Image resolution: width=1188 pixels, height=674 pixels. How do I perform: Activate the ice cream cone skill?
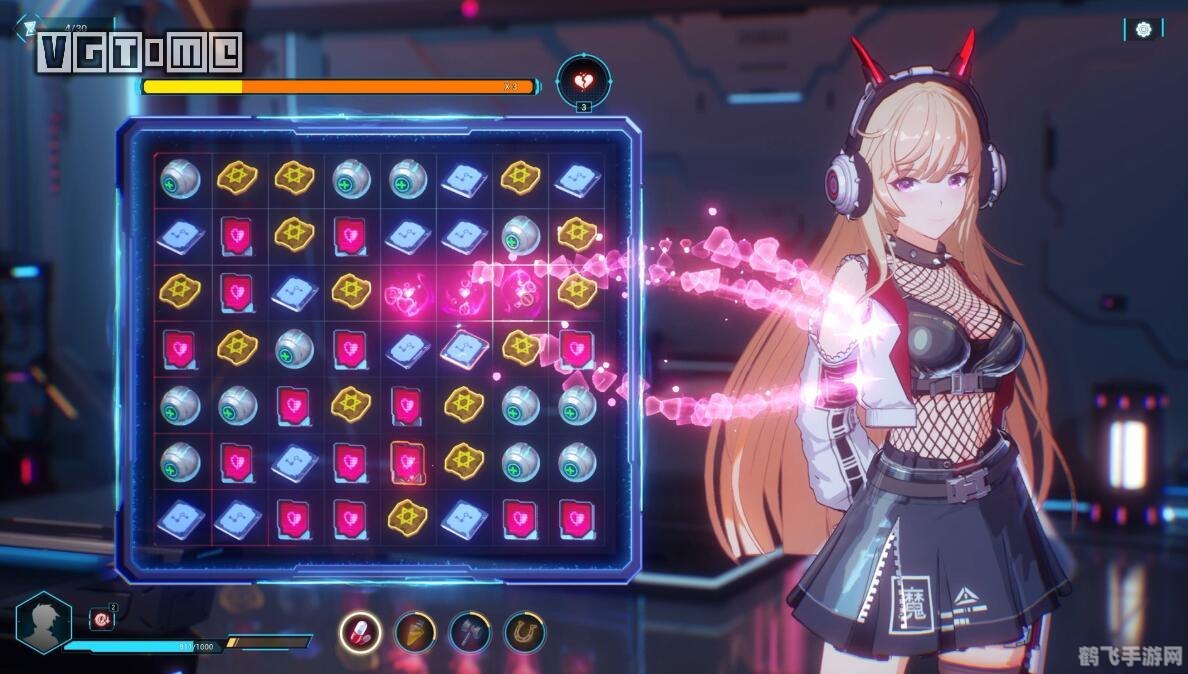click(414, 631)
